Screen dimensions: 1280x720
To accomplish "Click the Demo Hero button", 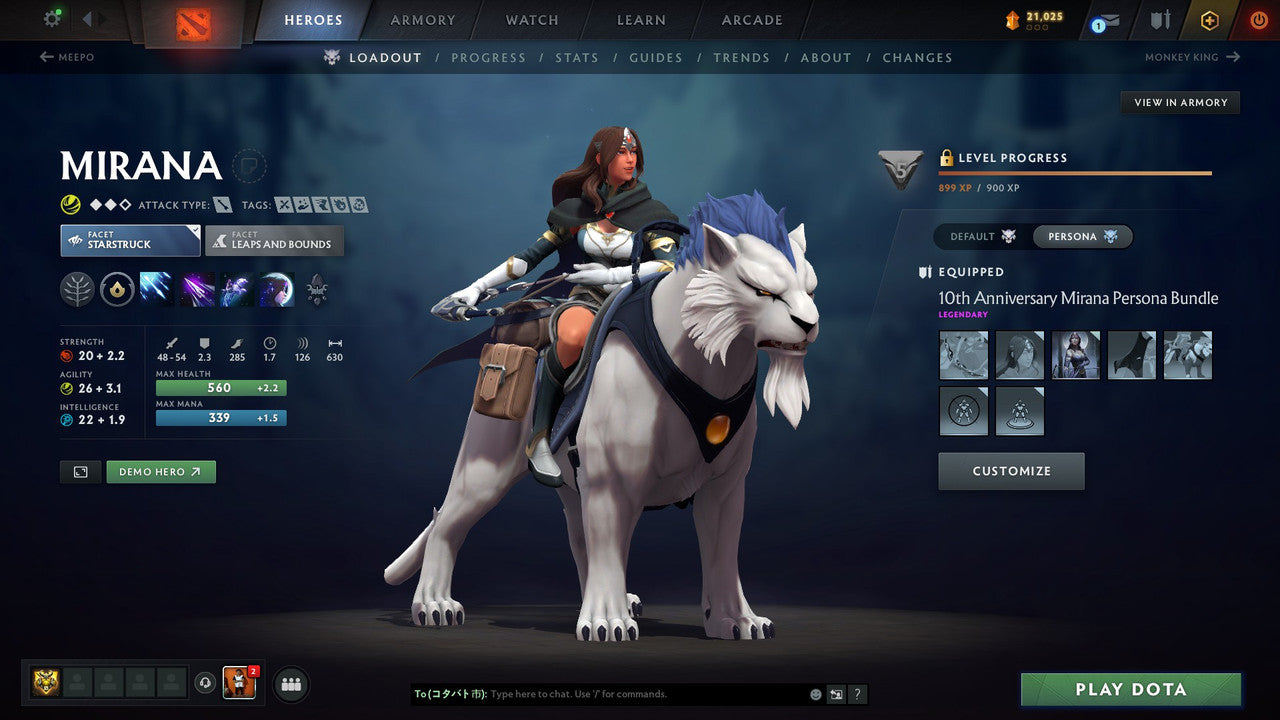I will pyautogui.click(x=160, y=471).
